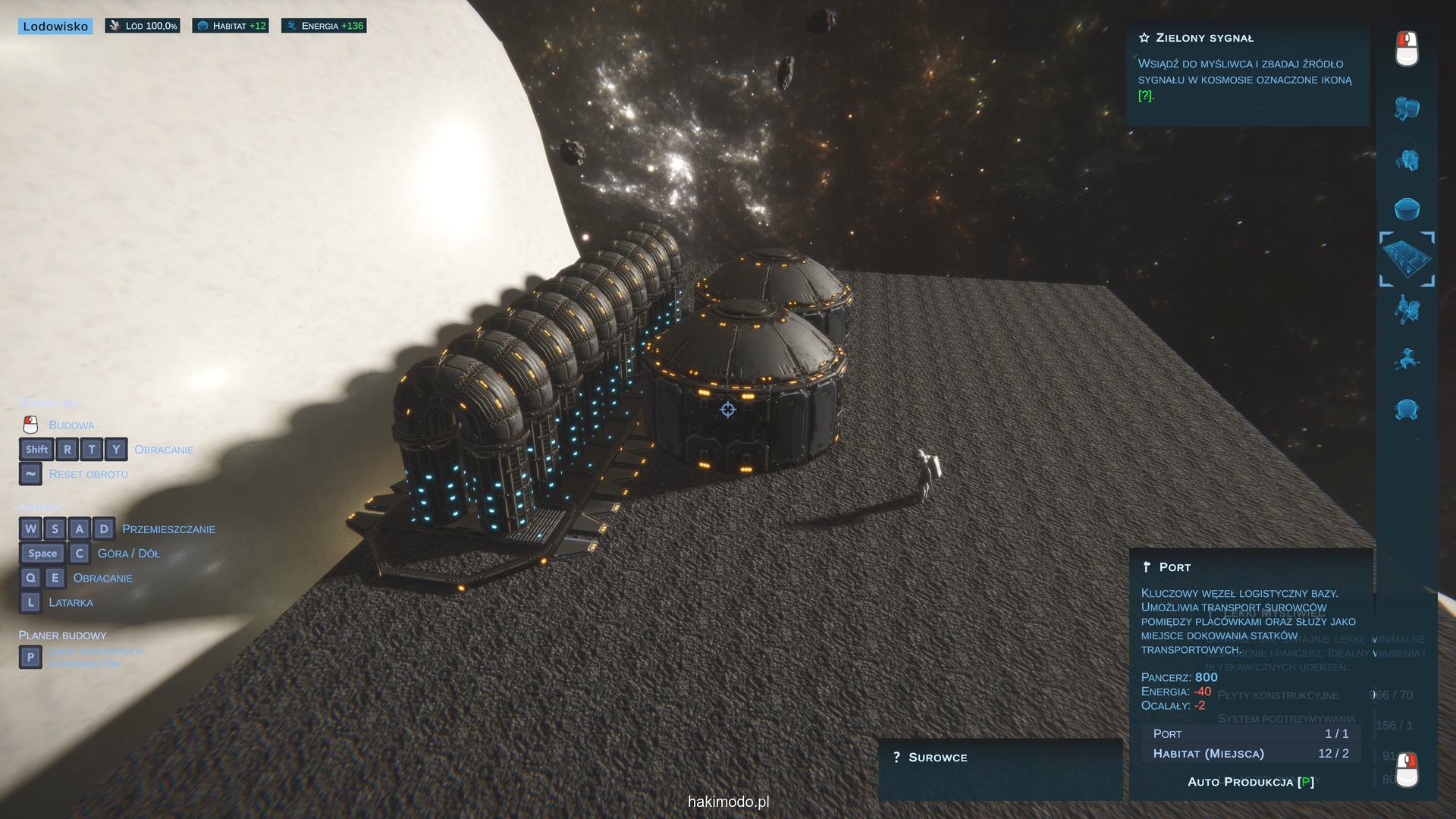Screen dimensions: 1456x819
Task: Select the twin-tank structure build icon
Action: [1407, 108]
